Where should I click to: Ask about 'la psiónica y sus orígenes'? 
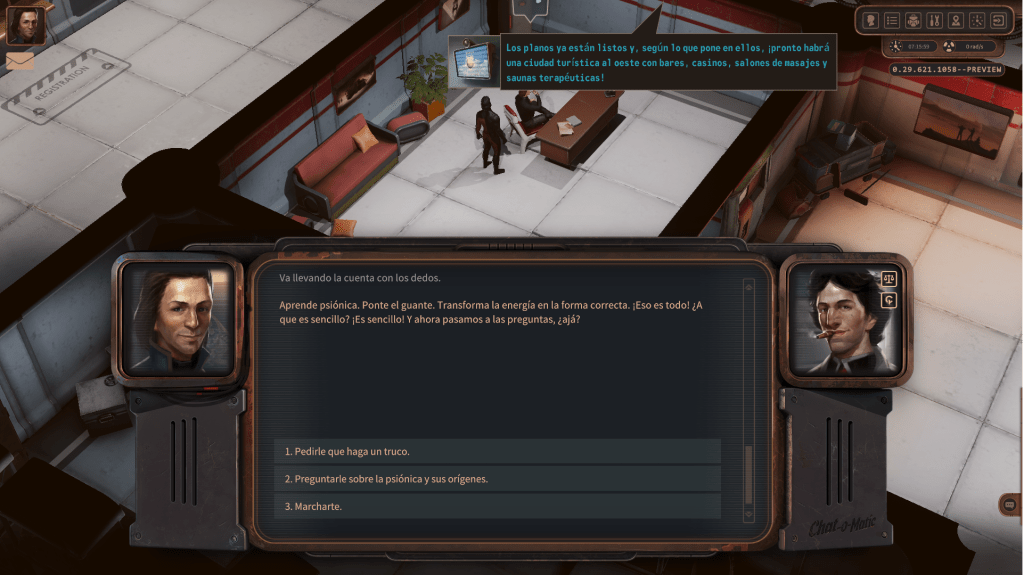coord(497,479)
